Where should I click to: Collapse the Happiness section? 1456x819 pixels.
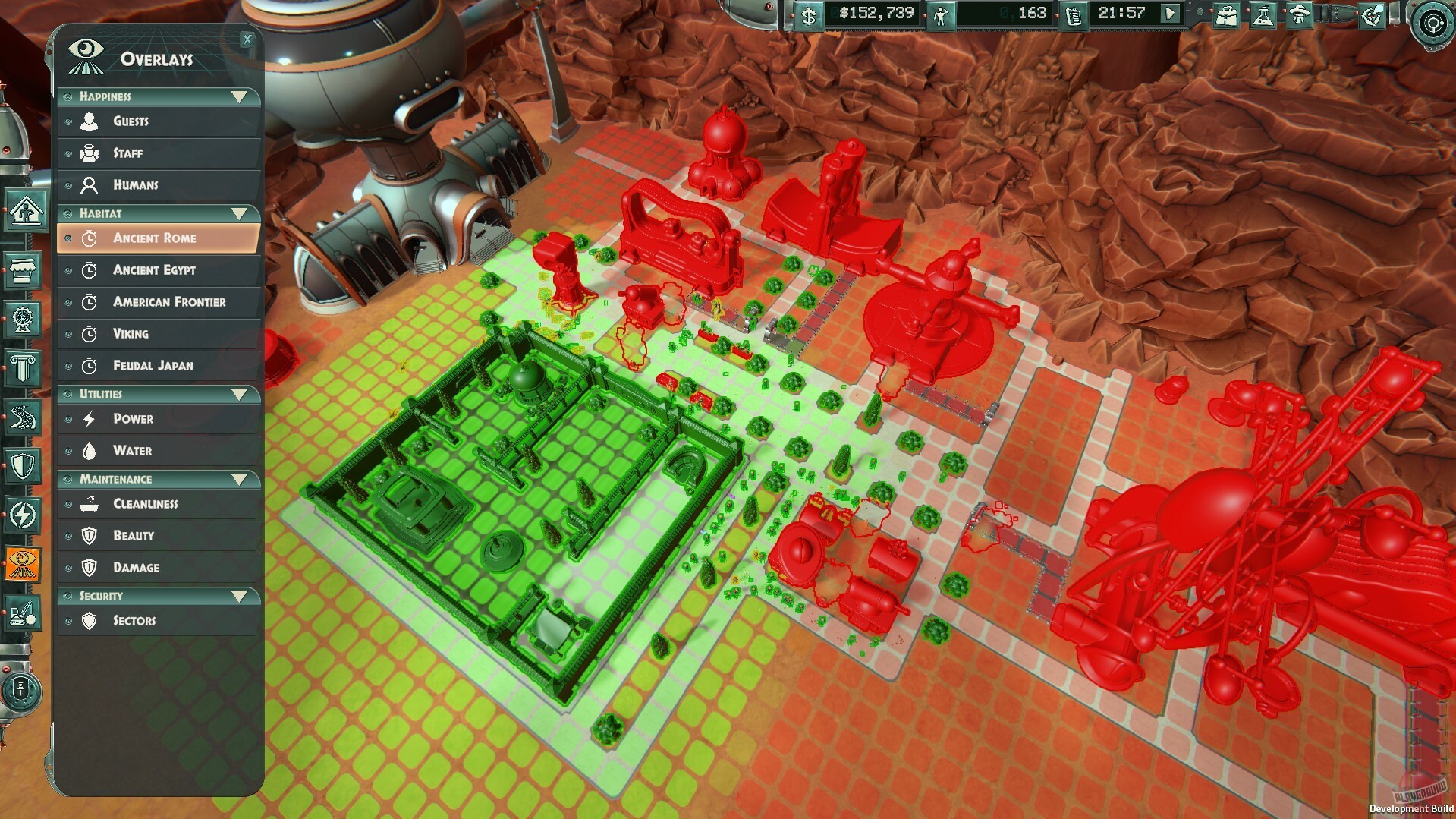click(x=241, y=96)
